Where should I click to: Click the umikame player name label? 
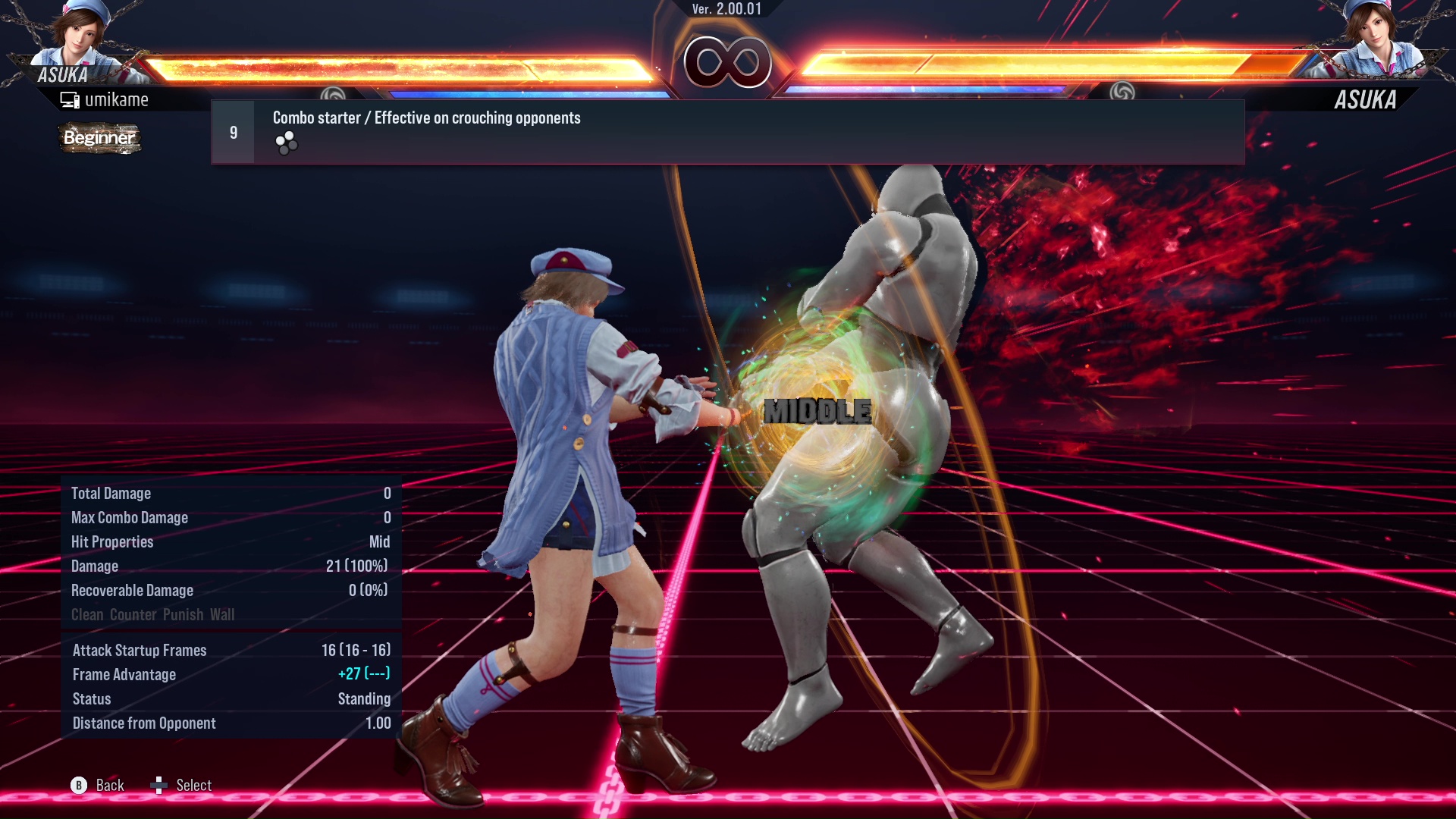118,99
